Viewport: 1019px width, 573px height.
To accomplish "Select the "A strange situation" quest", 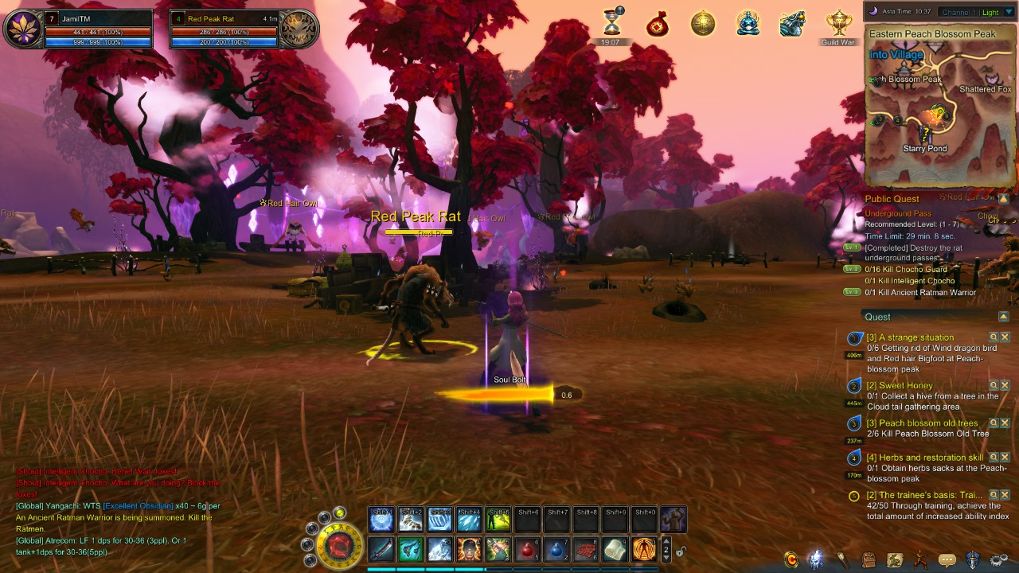I will tap(910, 338).
